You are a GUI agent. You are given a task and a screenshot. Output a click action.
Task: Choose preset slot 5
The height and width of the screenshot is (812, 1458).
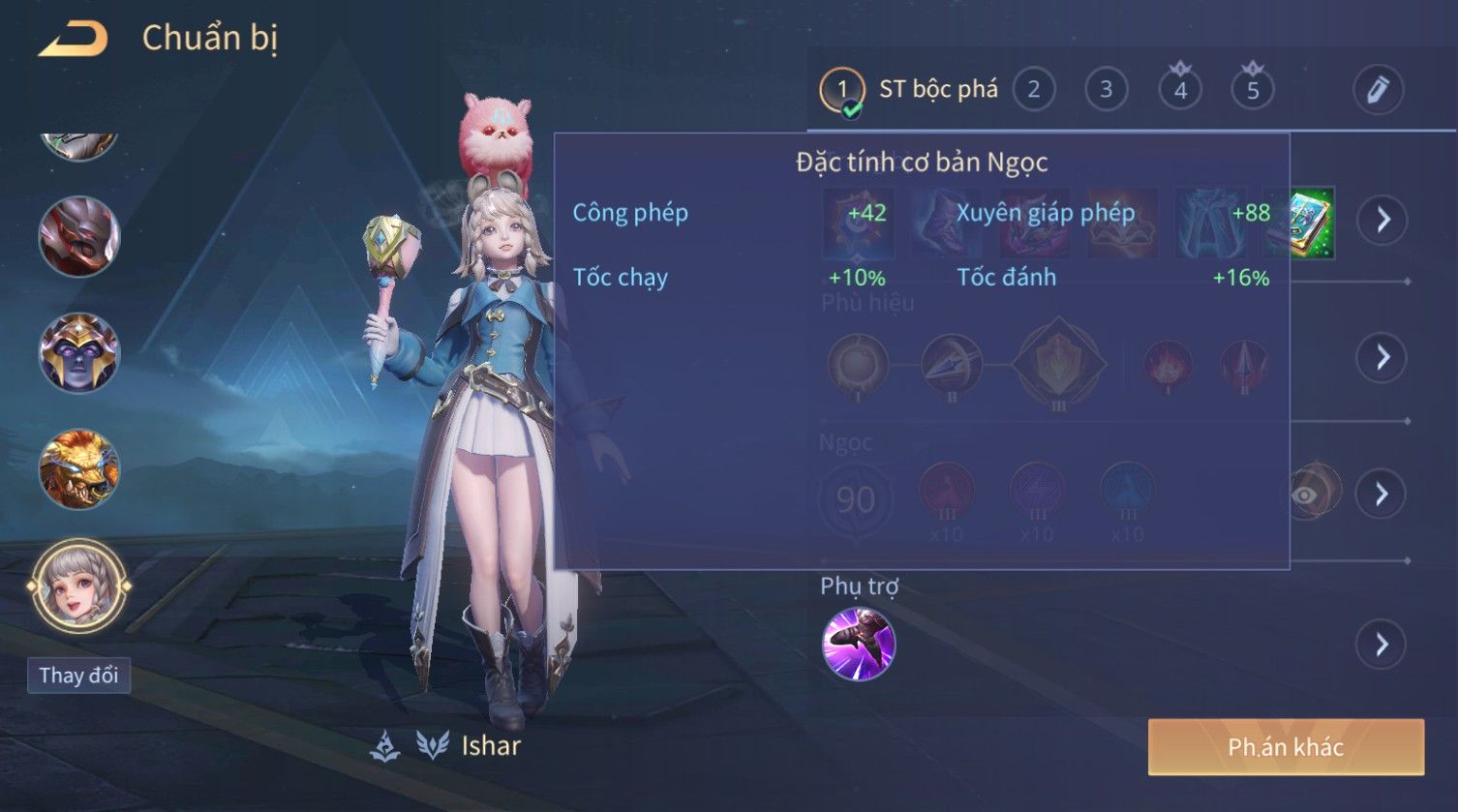point(1252,90)
